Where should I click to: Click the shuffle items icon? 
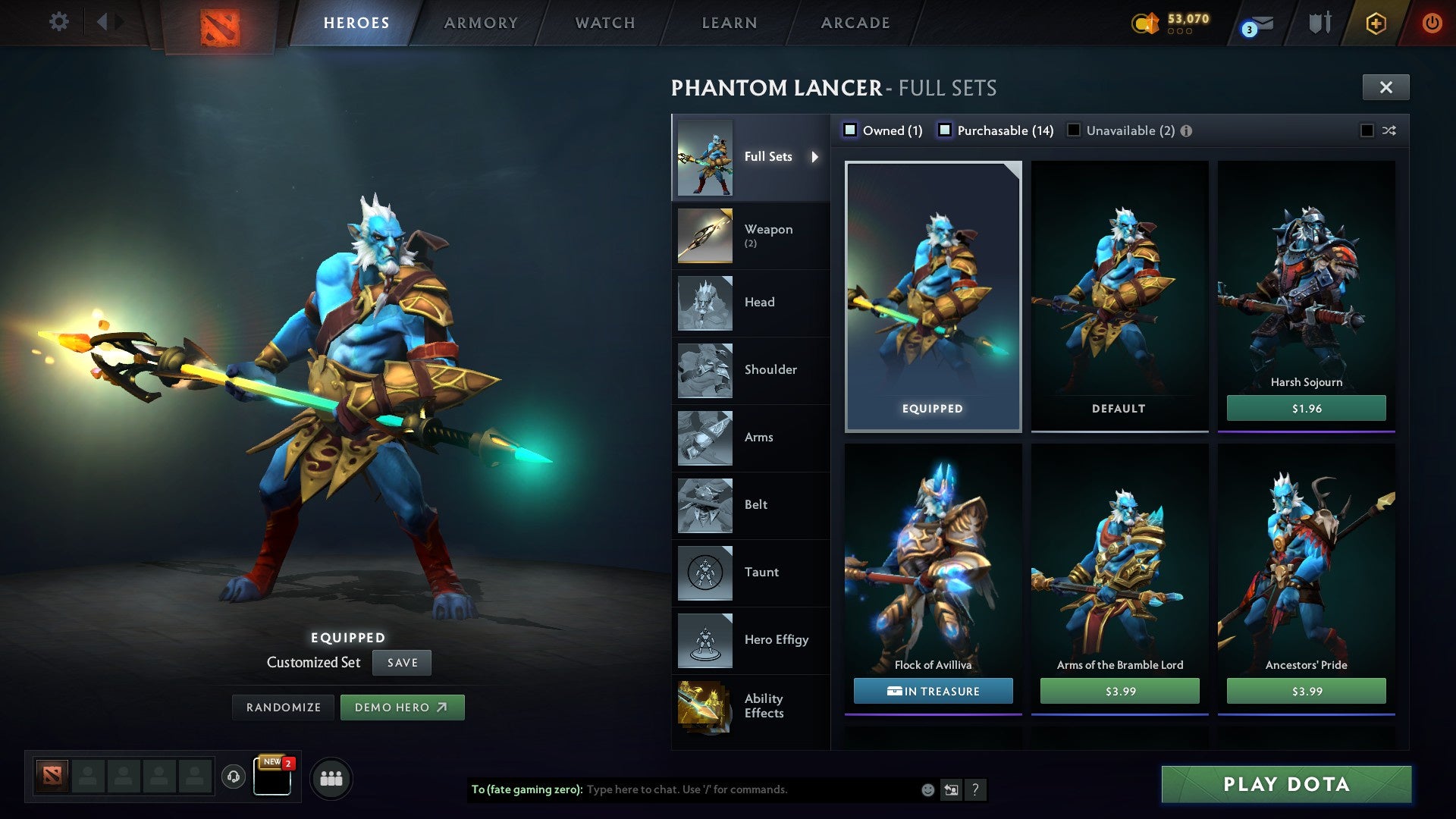pos(1389,130)
